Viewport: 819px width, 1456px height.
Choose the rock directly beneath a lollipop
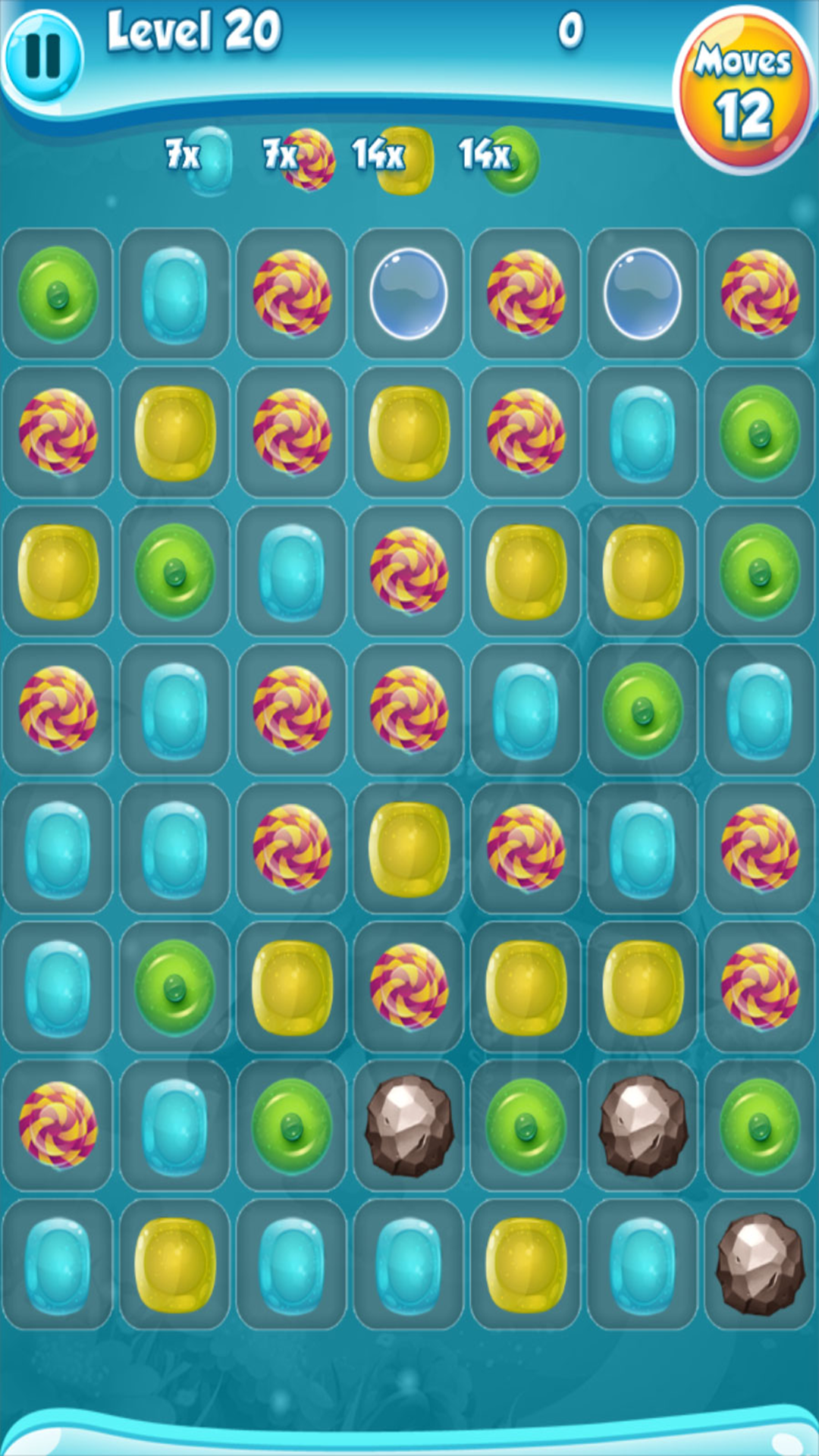[x=409, y=1126]
